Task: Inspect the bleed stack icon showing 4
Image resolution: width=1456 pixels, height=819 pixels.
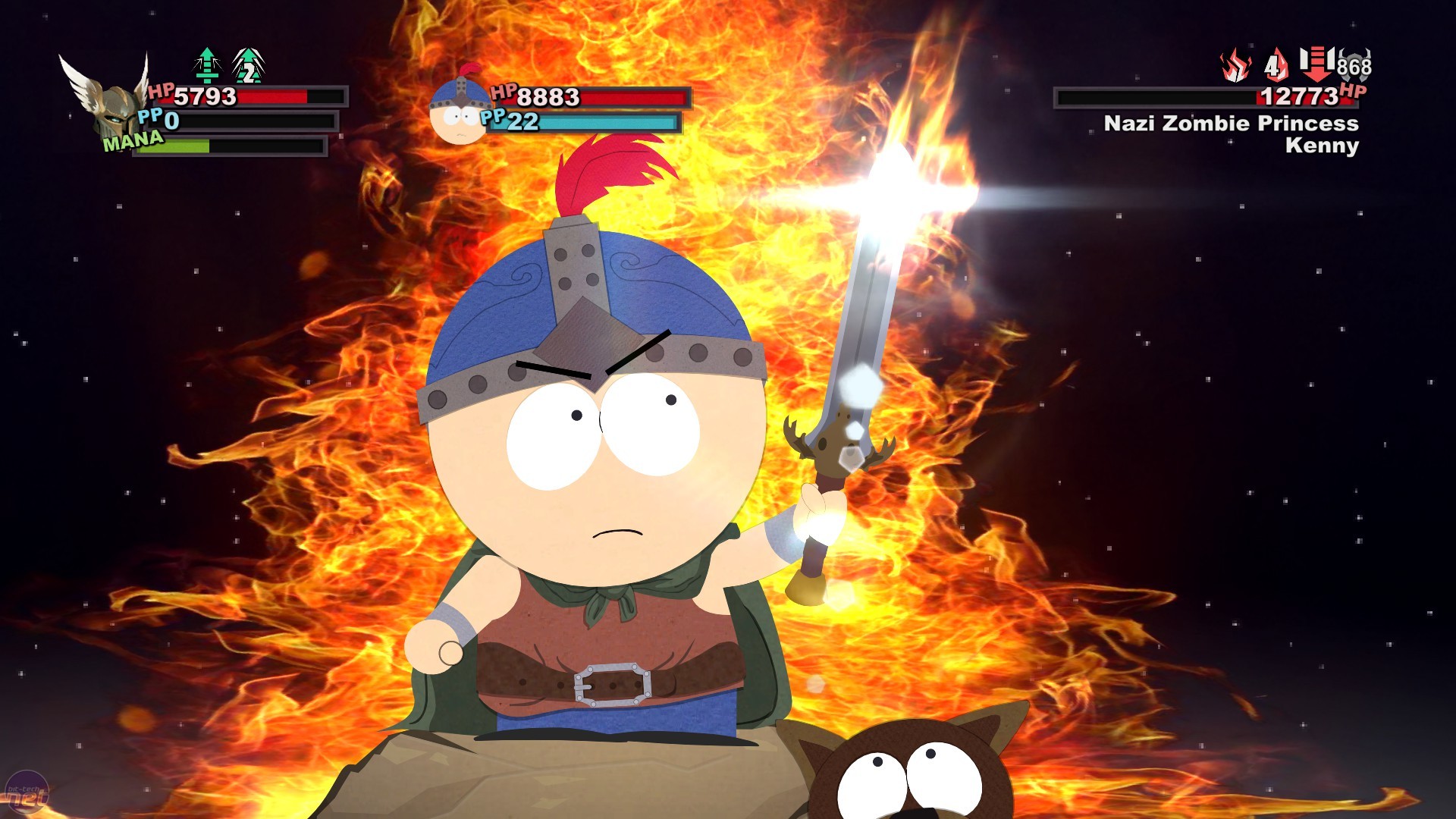Action: click(x=1276, y=64)
